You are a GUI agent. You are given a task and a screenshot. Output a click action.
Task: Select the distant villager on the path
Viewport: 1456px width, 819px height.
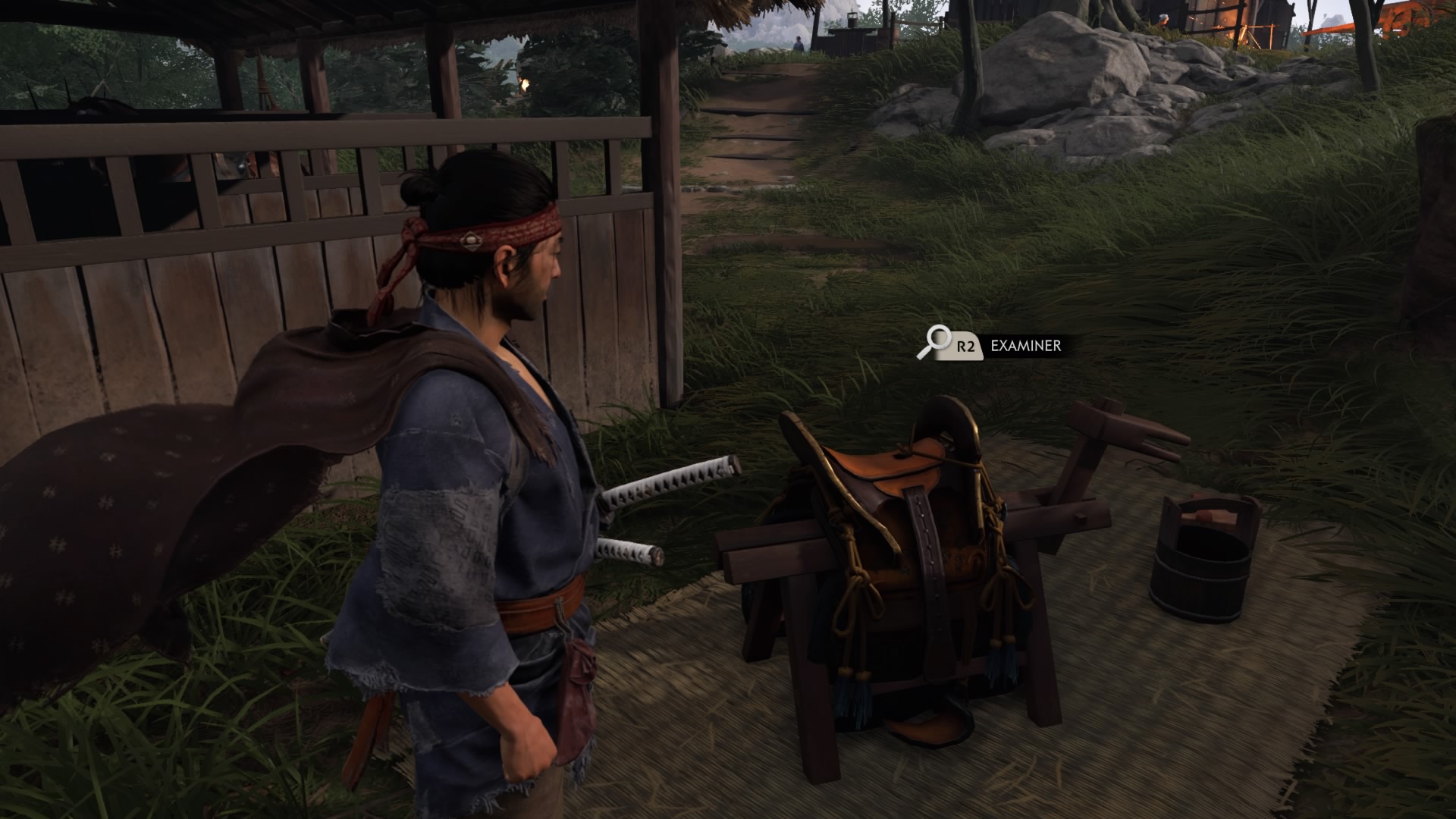pos(799,42)
